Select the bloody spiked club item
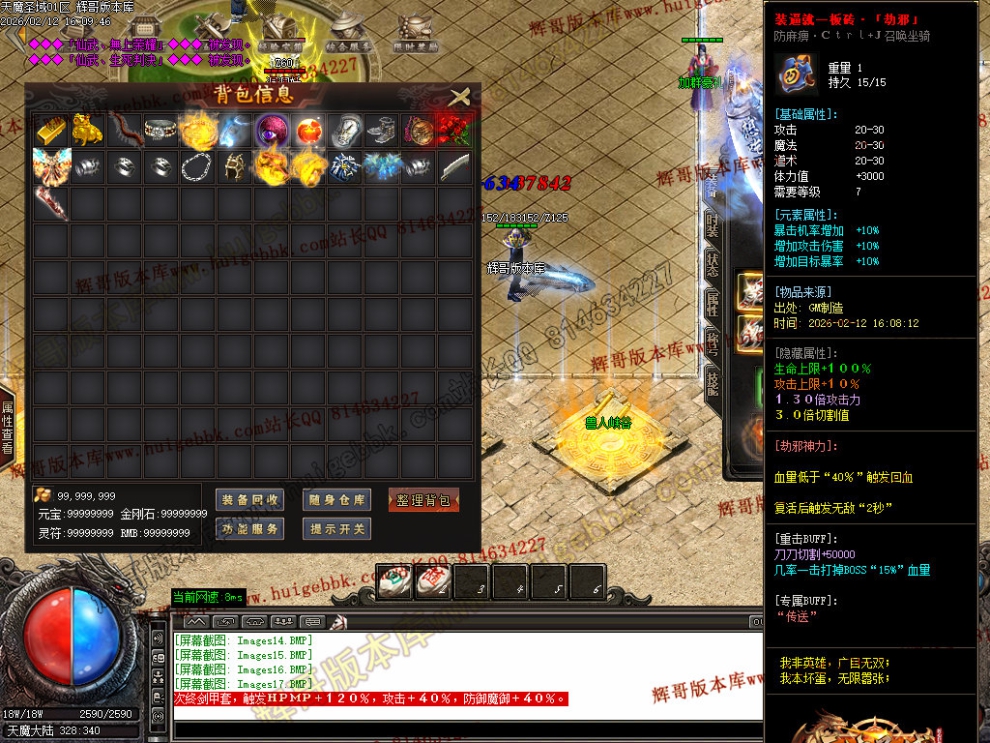The width and height of the screenshot is (990, 743). 52,203
